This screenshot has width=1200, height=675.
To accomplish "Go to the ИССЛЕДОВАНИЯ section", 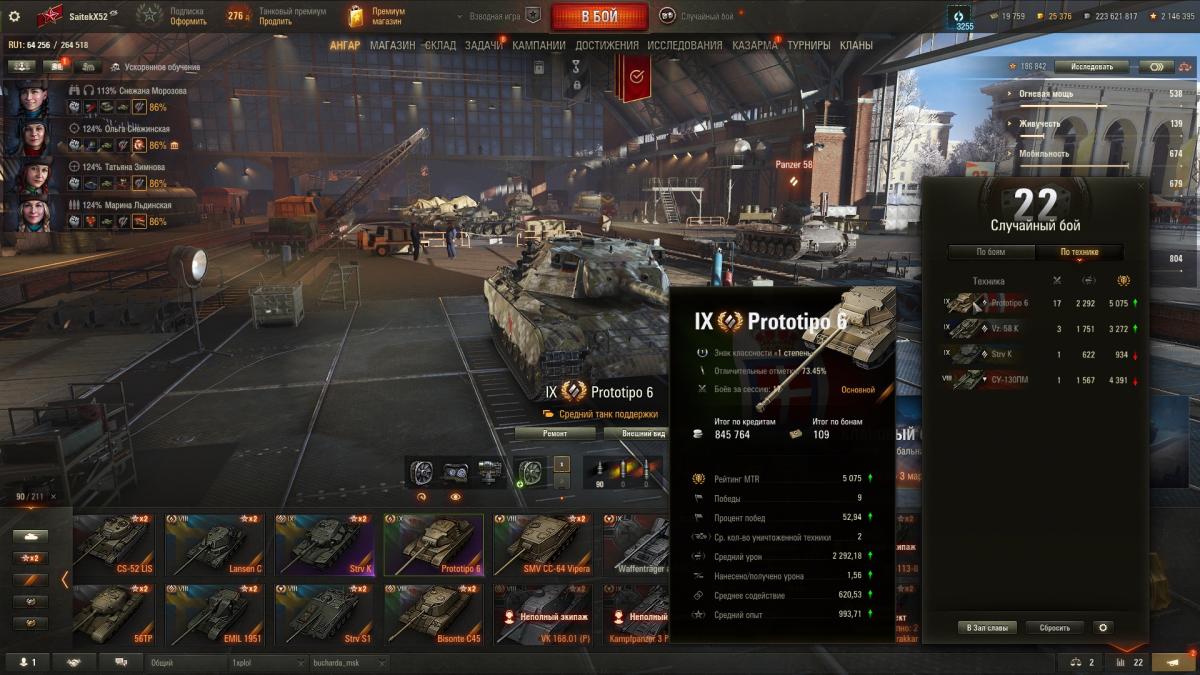I will pyautogui.click(x=684, y=45).
